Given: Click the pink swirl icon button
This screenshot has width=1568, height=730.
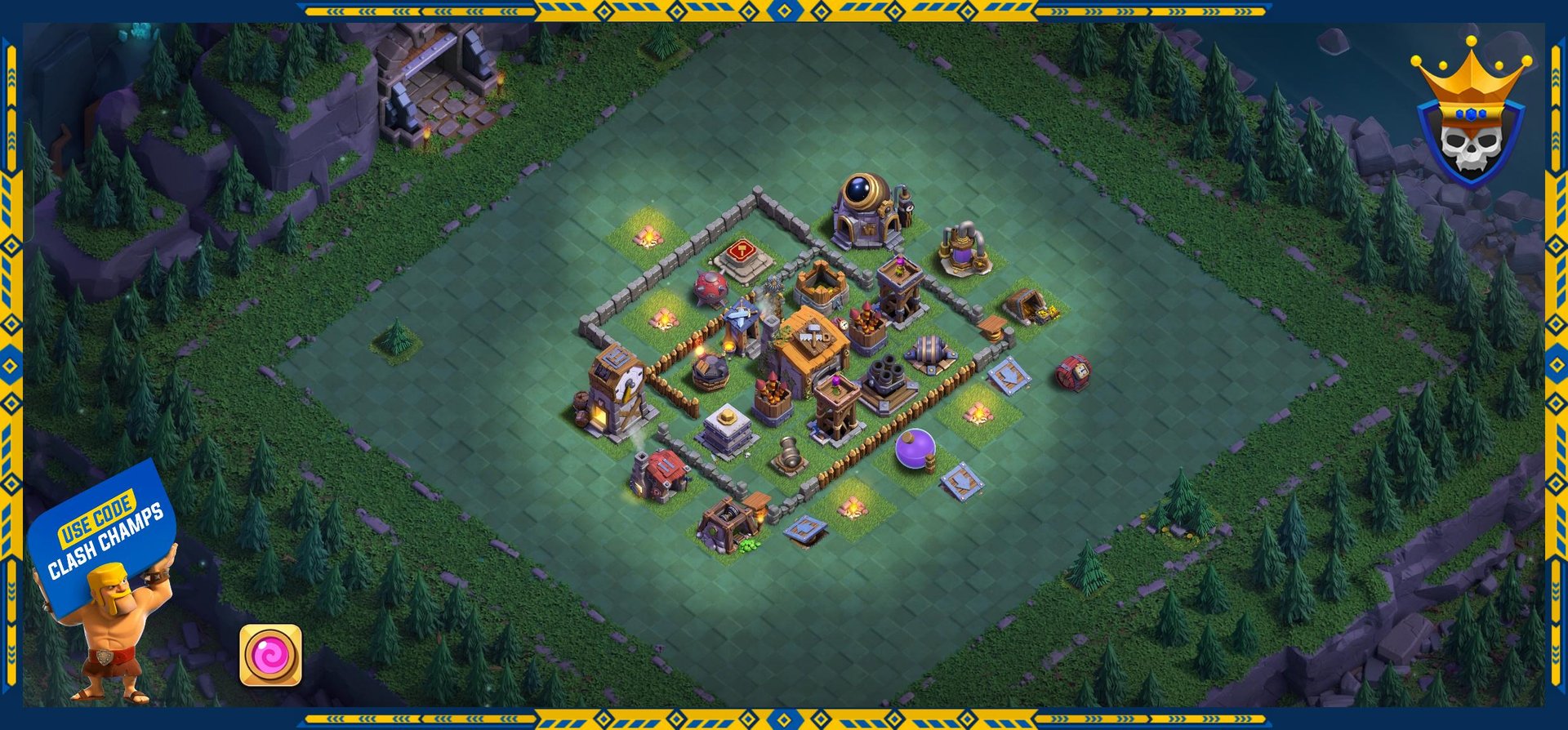Looking at the screenshot, I should tap(270, 655).
